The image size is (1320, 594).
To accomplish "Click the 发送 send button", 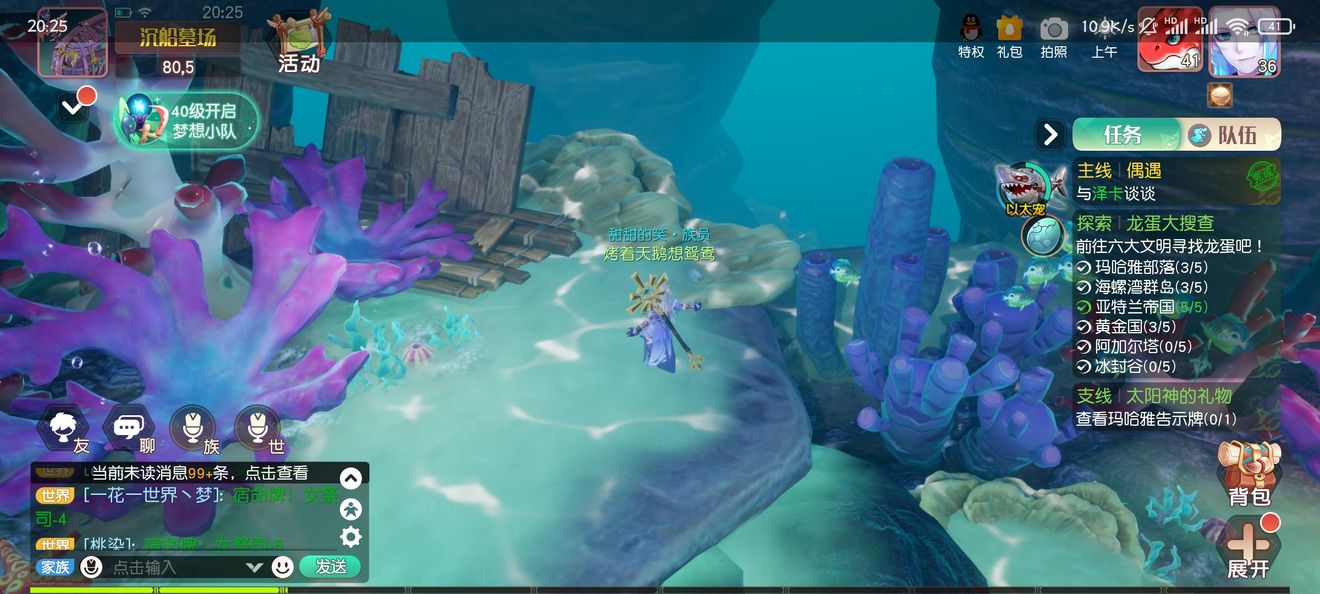I will (x=330, y=566).
